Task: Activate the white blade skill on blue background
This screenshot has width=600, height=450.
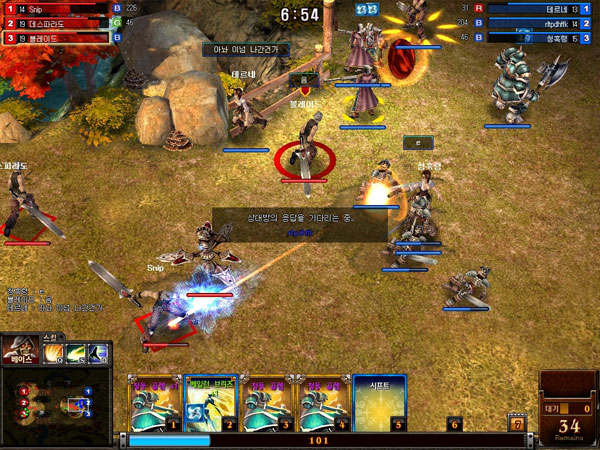Action: [99, 352]
